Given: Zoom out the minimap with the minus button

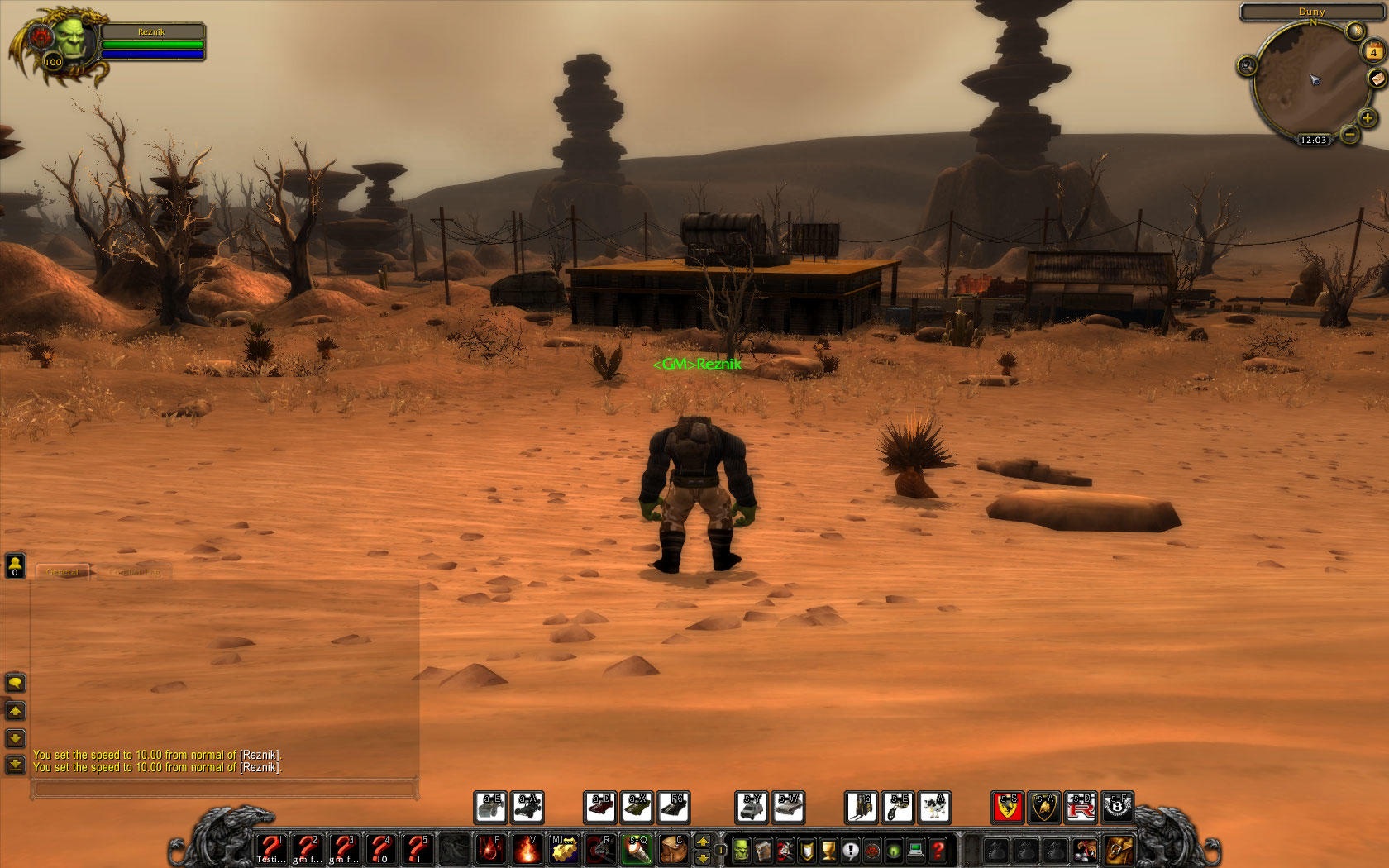Looking at the screenshot, I should pyautogui.click(x=1351, y=134).
